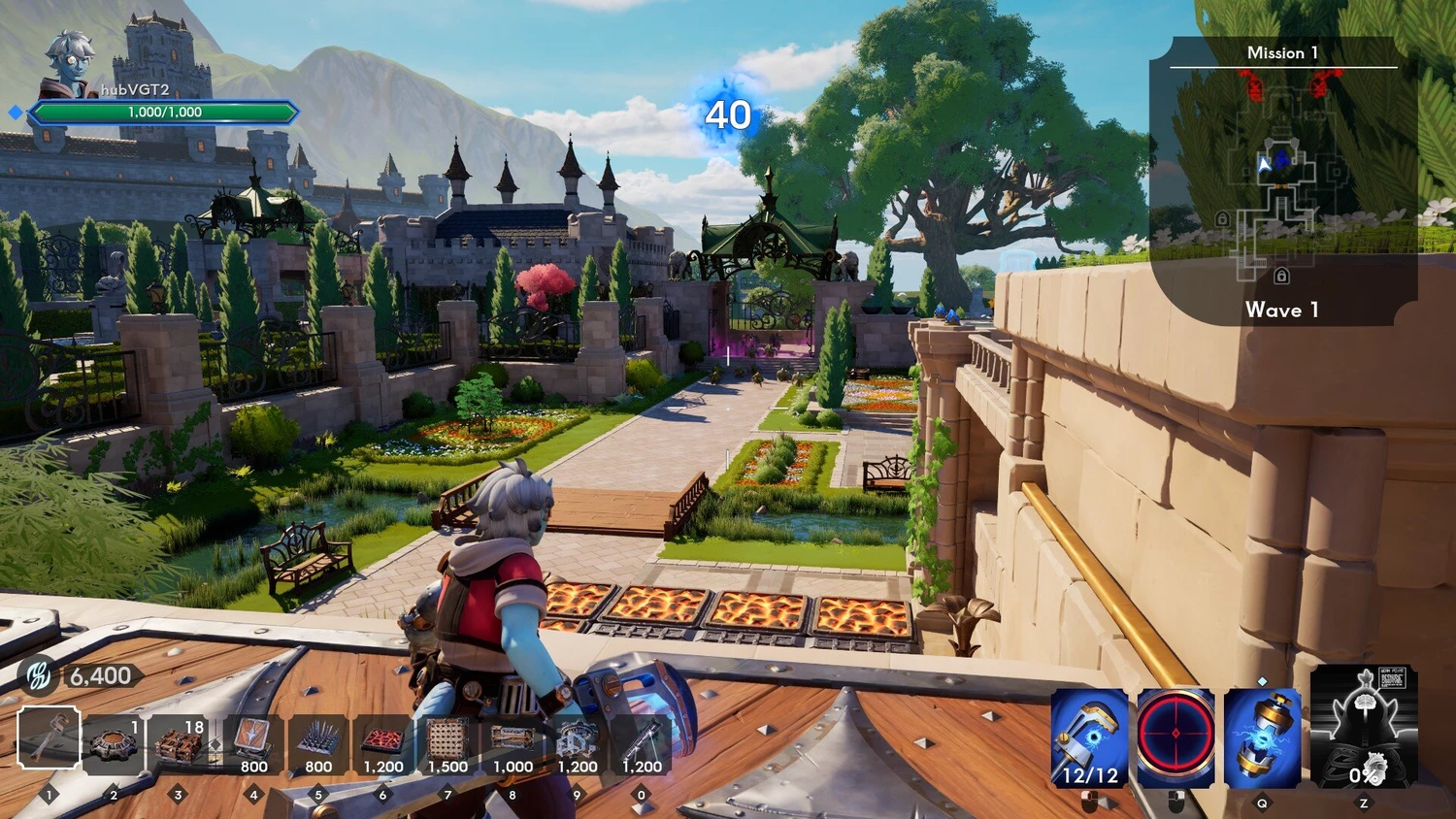Viewport: 1456px width, 819px height.
Task: Click the hubVGT2 player portrait
Action: click(x=70, y=64)
